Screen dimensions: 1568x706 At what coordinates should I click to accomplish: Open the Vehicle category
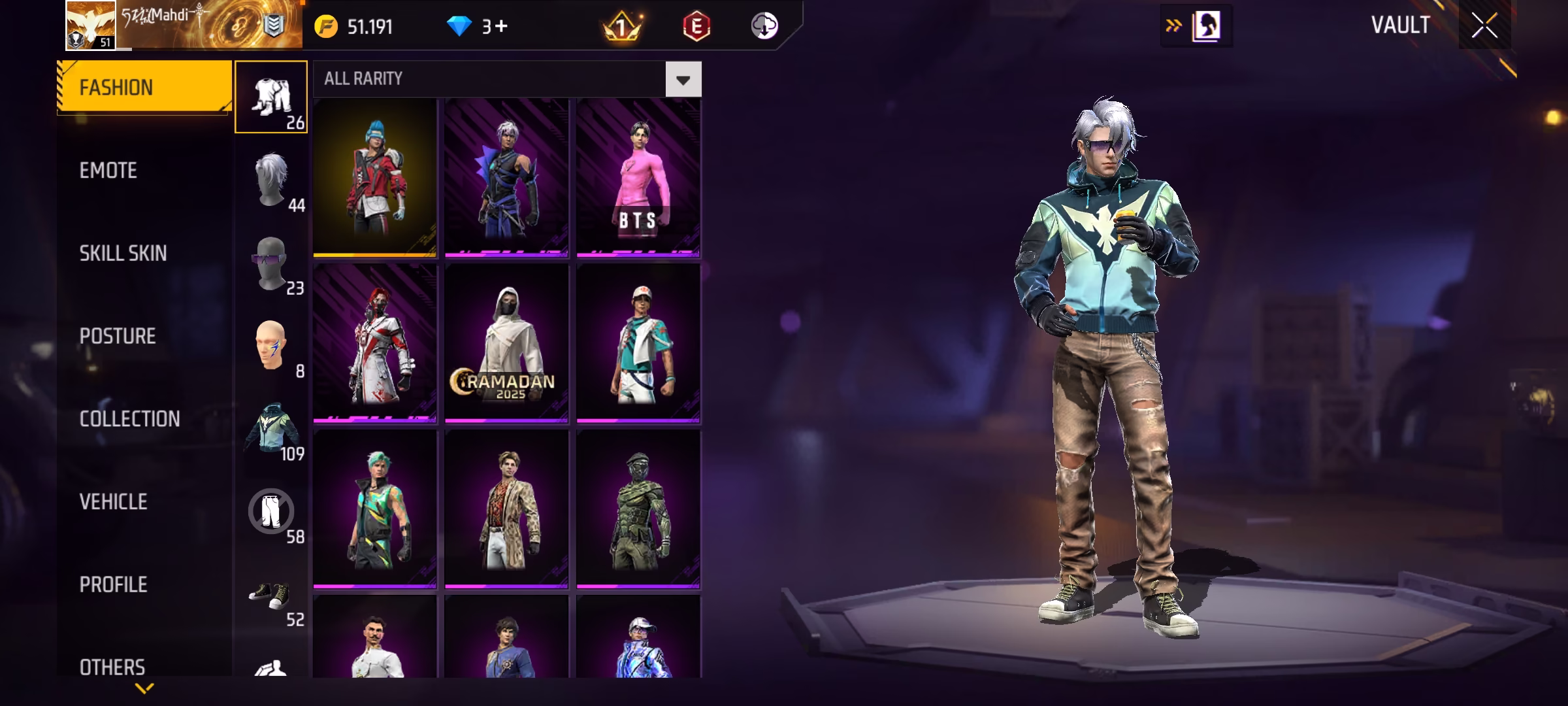(113, 502)
